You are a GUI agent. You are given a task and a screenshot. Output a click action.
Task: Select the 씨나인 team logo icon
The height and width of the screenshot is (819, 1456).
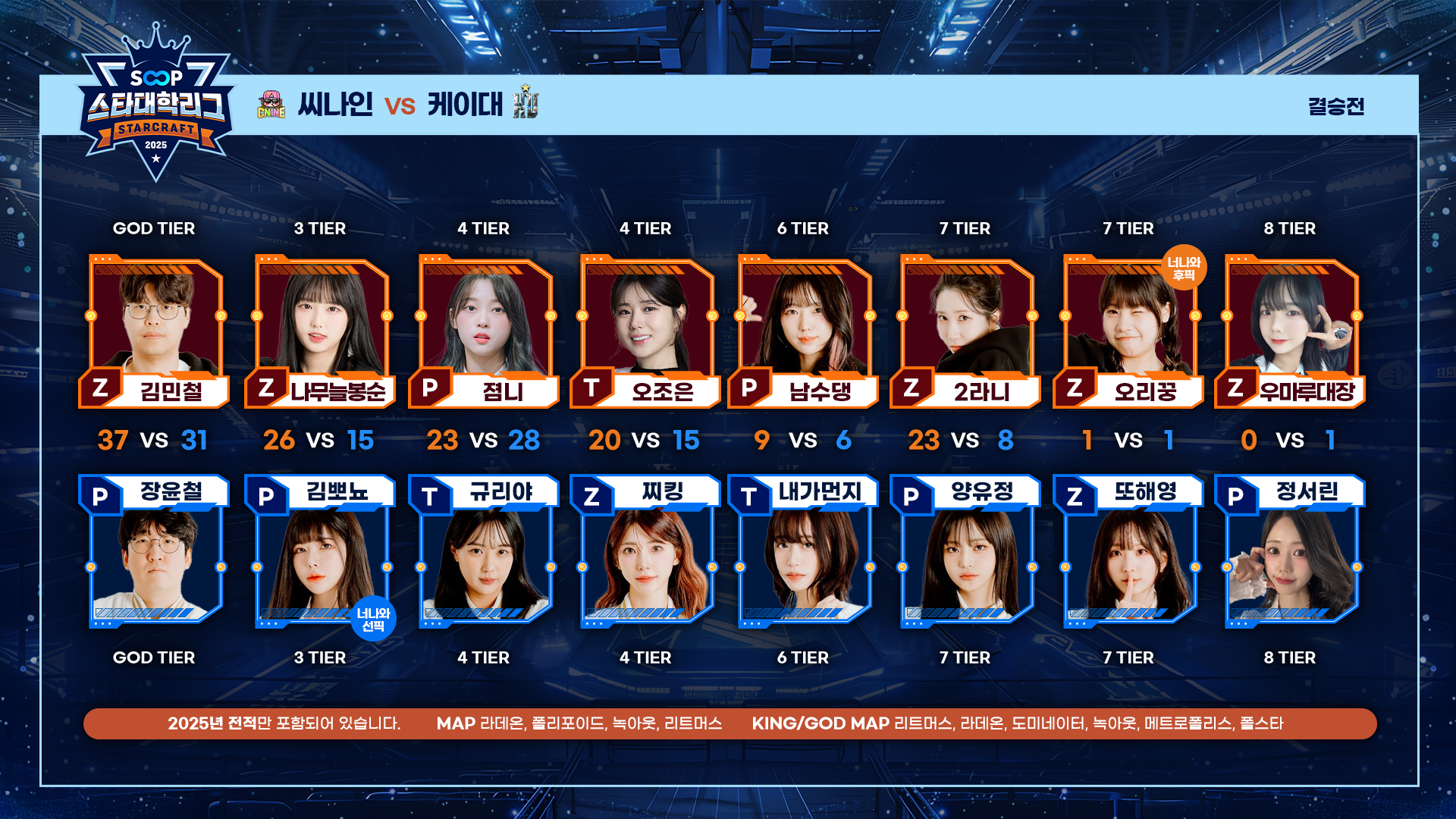[271, 105]
